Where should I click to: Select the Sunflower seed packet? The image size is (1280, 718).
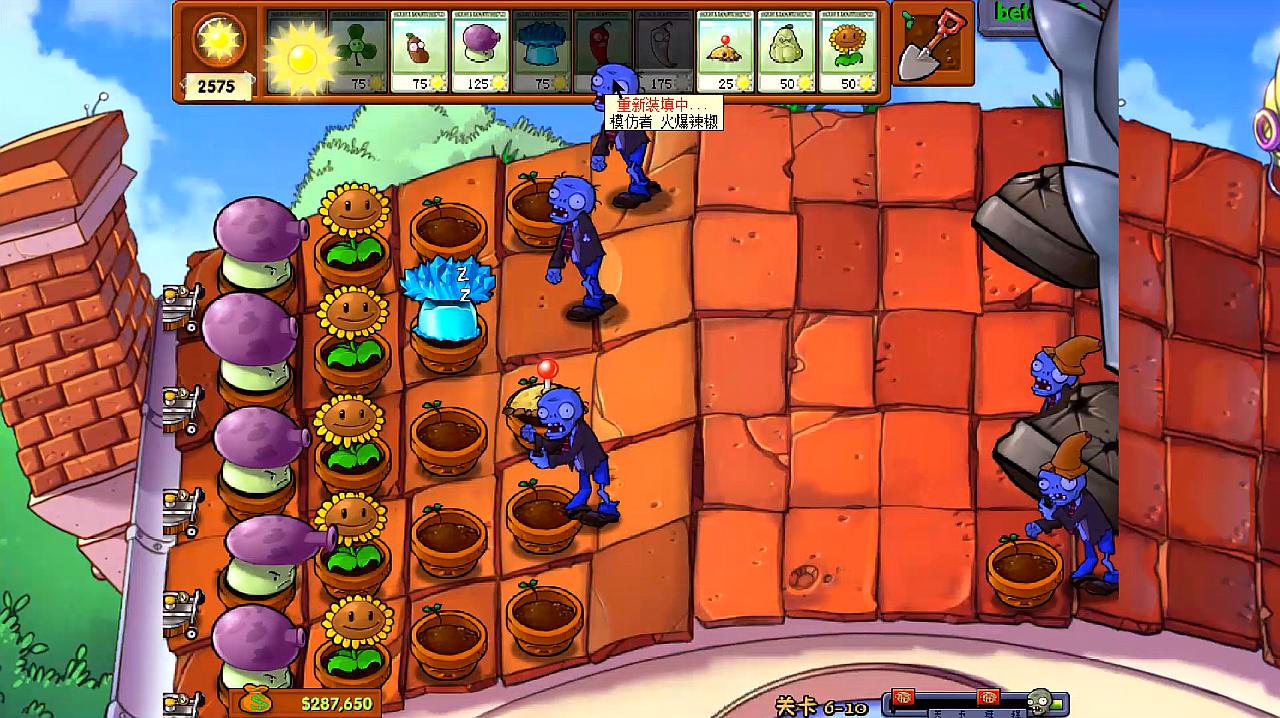[848, 52]
